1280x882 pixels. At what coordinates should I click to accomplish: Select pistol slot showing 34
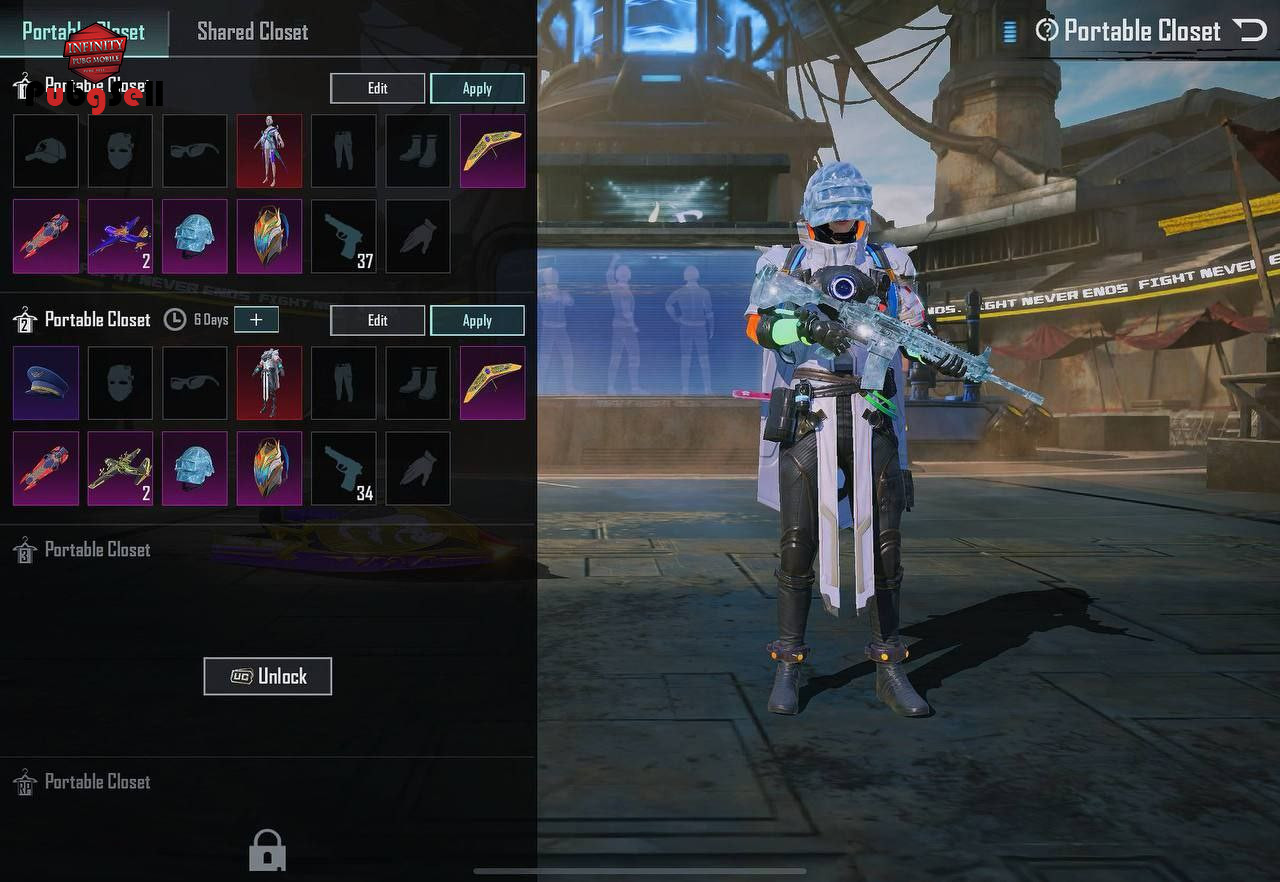(x=344, y=468)
